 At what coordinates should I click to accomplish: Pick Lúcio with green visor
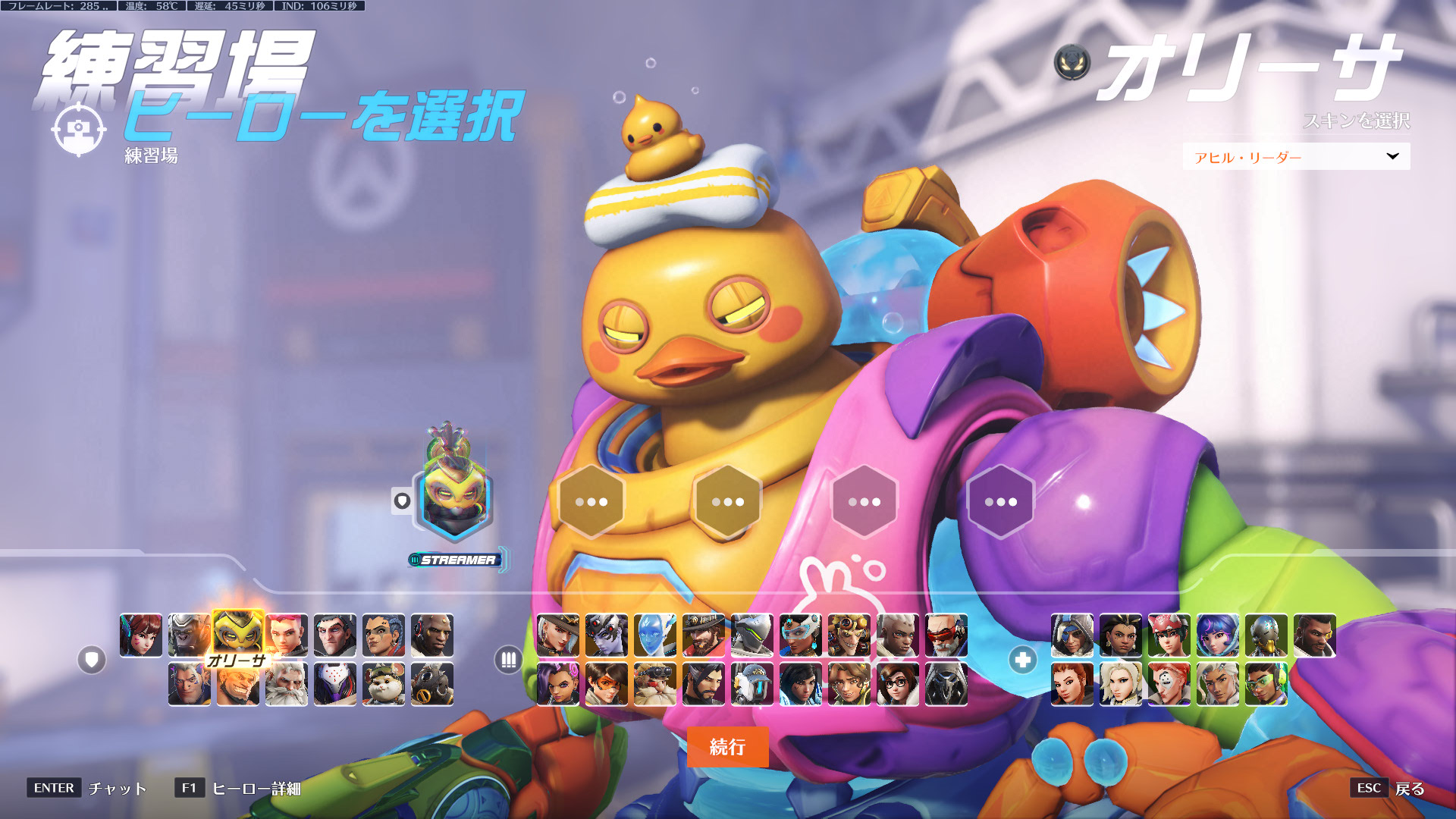point(1266,684)
